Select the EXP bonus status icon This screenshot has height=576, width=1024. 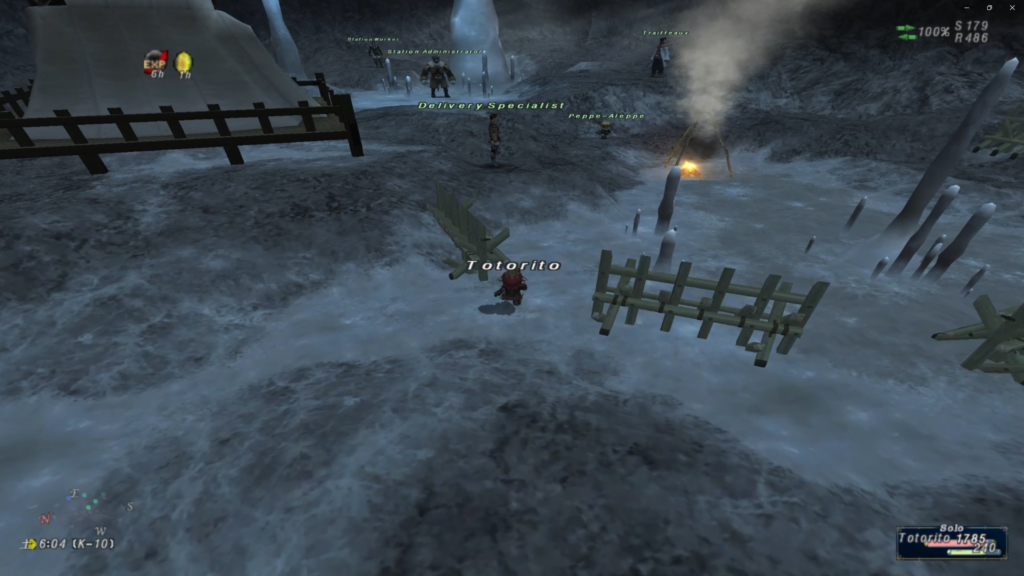155,63
